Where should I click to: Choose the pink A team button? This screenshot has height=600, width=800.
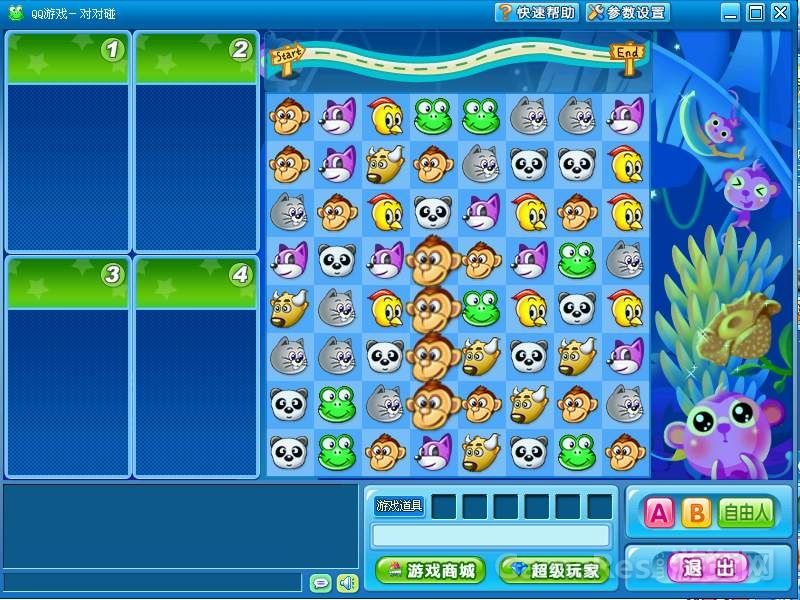(659, 513)
